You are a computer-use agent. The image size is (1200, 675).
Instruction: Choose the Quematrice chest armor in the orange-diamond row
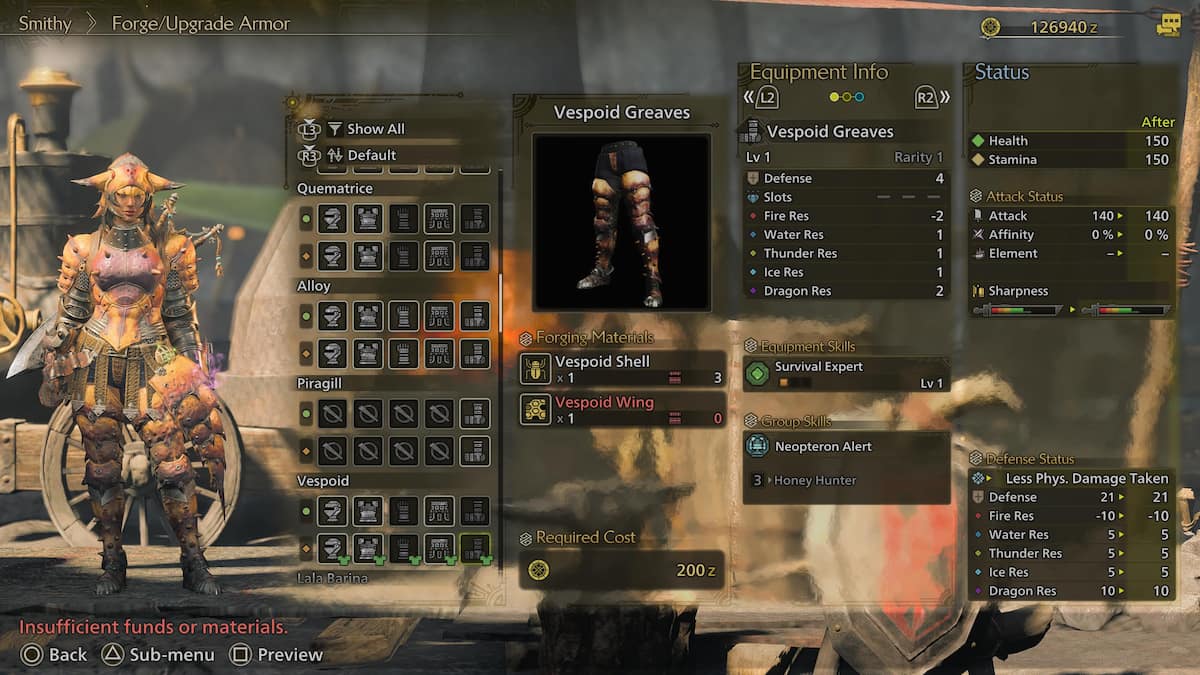[x=368, y=256]
